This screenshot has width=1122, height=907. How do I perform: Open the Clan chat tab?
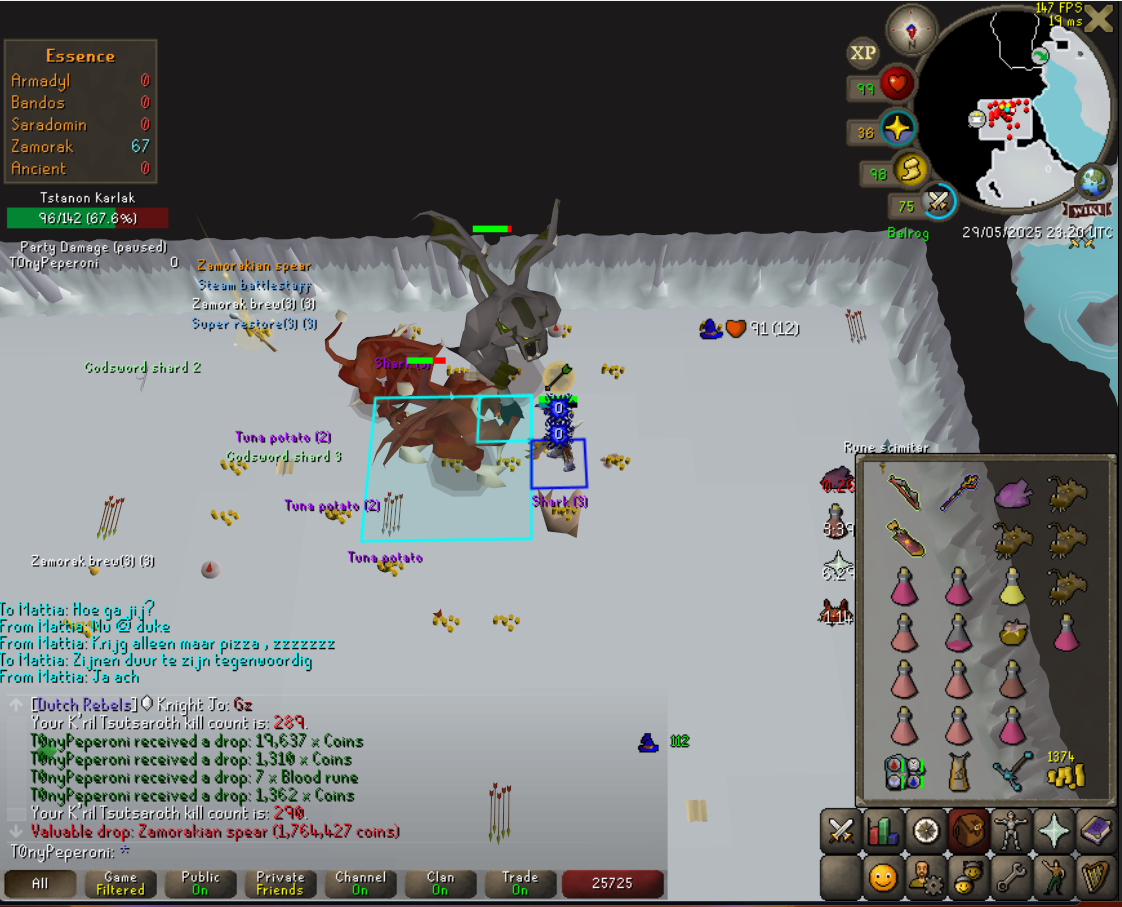click(440, 883)
